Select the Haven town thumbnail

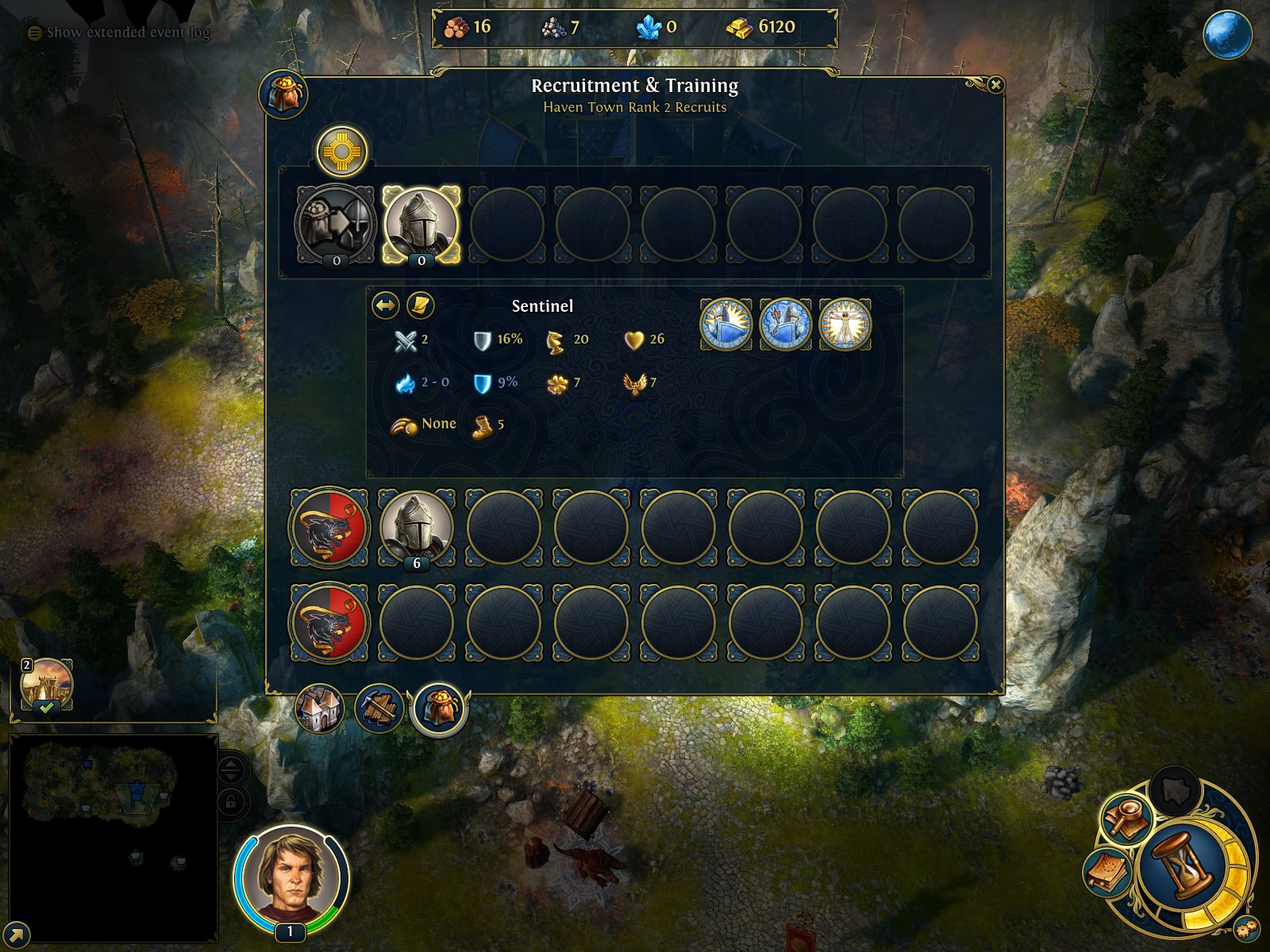(x=47, y=683)
